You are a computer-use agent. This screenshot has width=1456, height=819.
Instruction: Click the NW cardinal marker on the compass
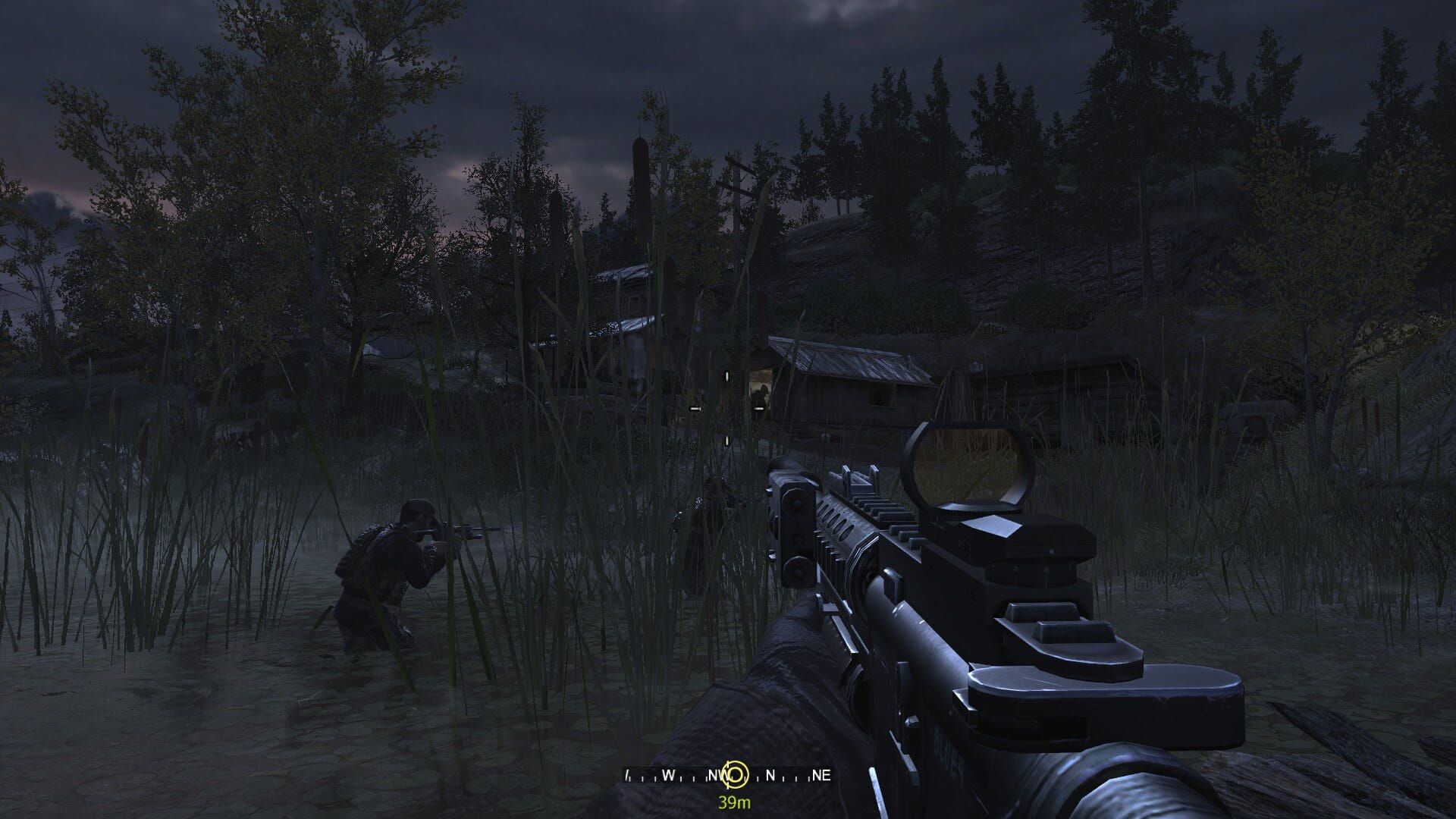[x=714, y=773]
